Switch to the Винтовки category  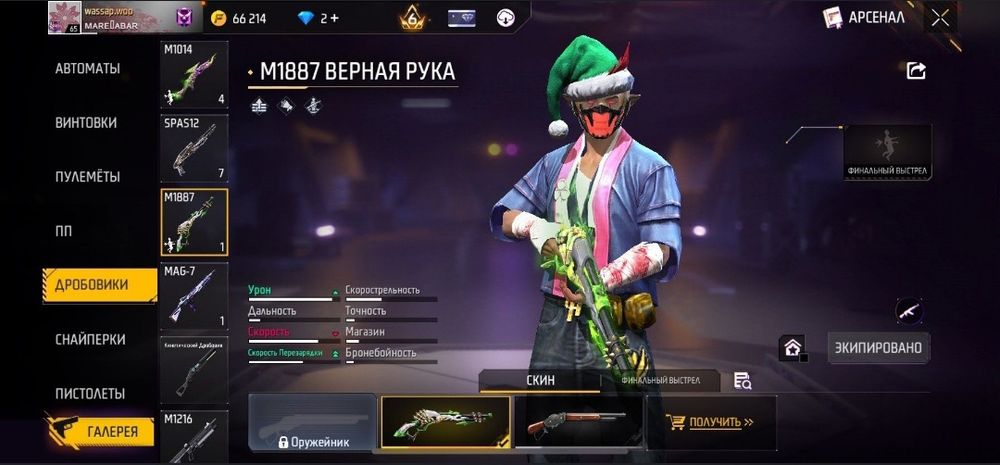(x=86, y=123)
